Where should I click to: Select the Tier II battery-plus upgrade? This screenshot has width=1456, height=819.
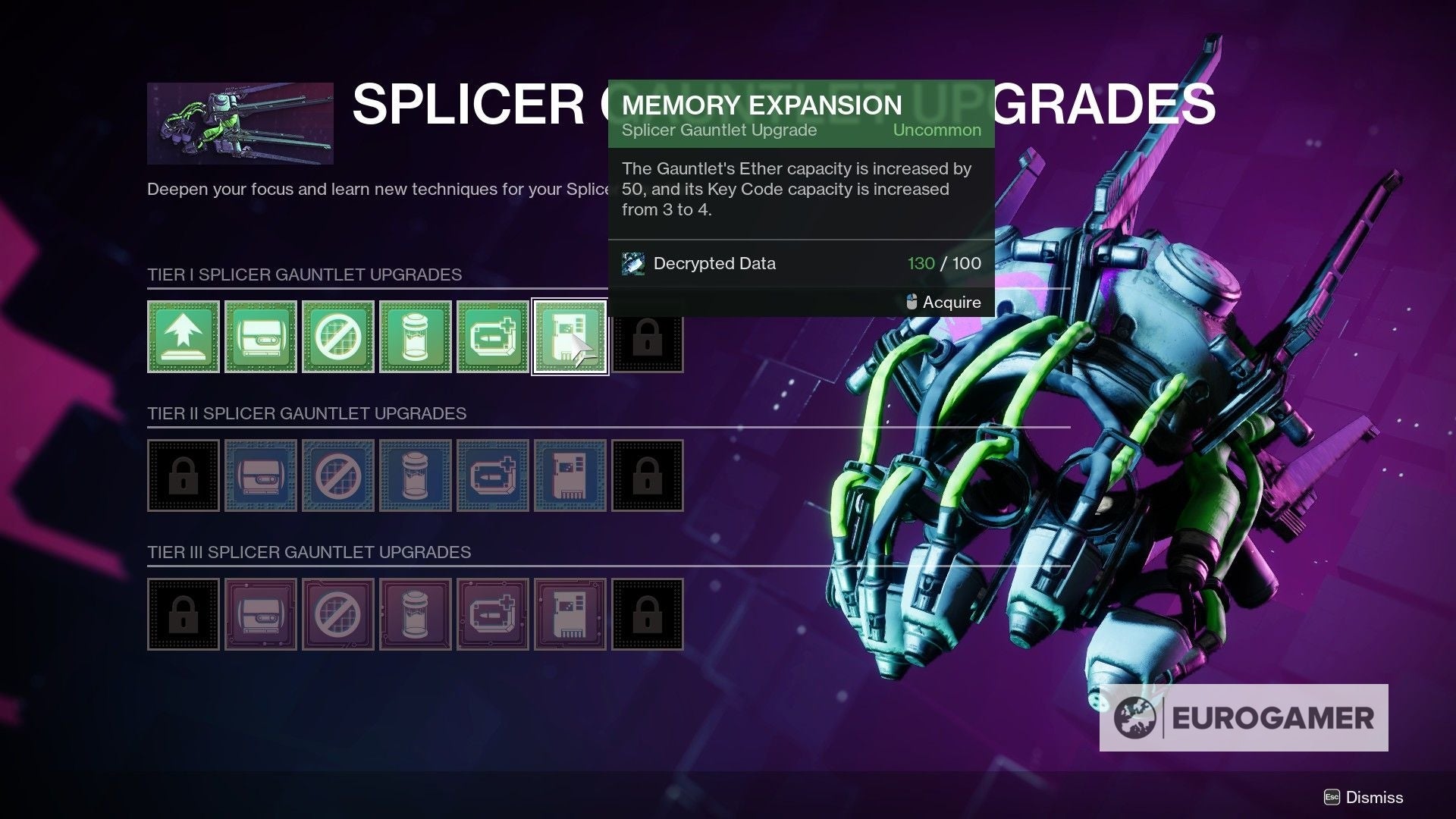click(493, 475)
